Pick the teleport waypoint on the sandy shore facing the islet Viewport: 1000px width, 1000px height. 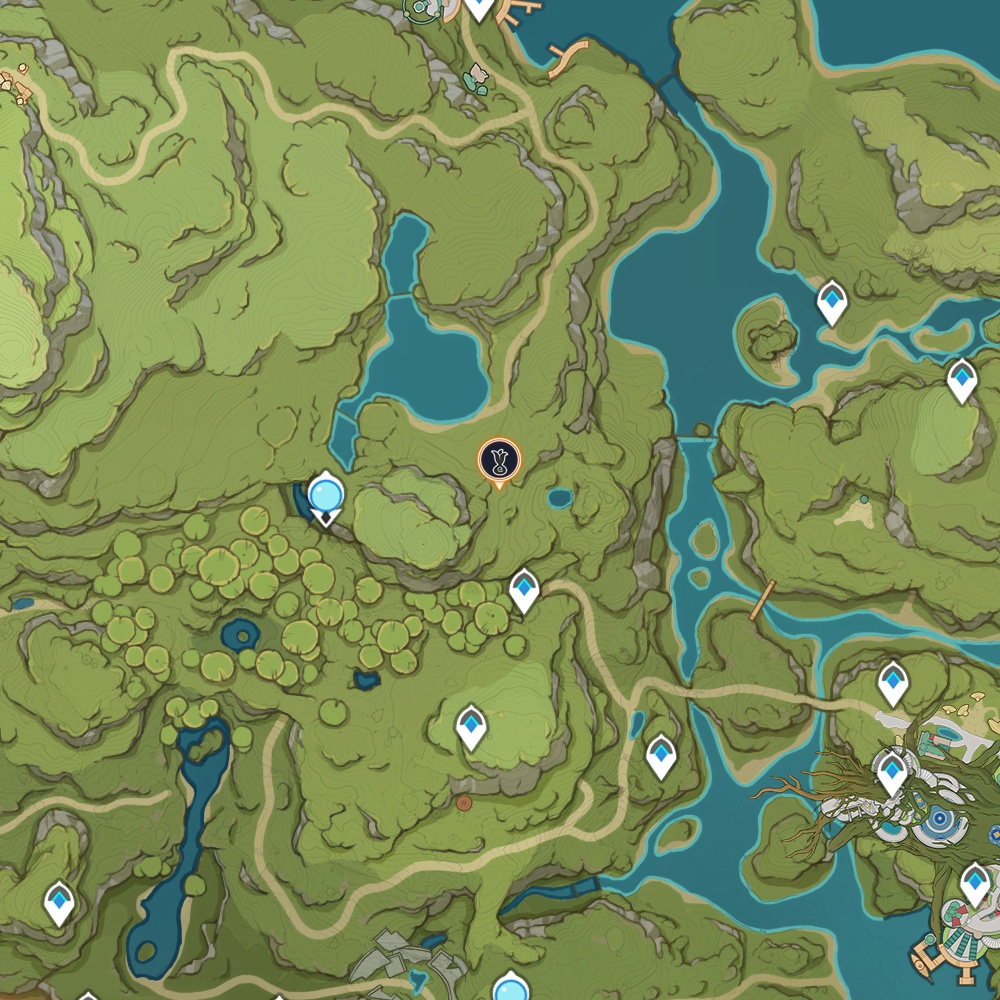832,302
